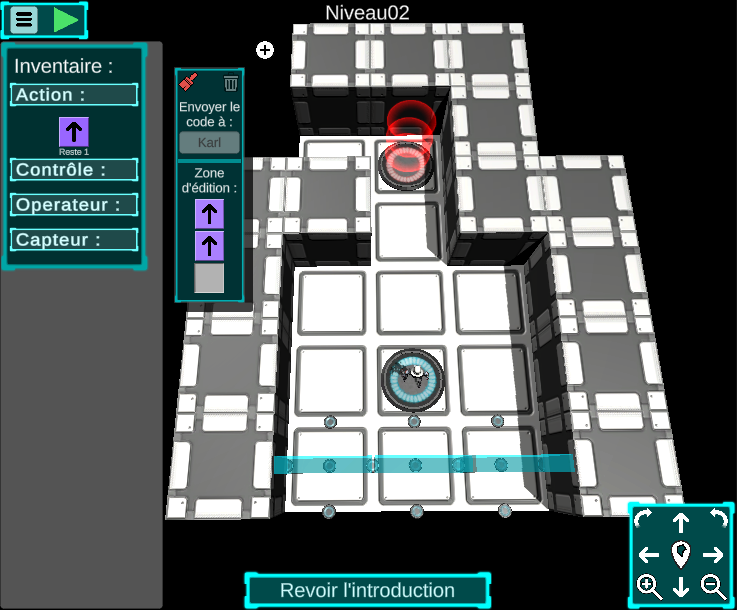This screenshot has width=737, height=610.
Task: Move the camera up with the up arrow
Action: (x=681, y=522)
